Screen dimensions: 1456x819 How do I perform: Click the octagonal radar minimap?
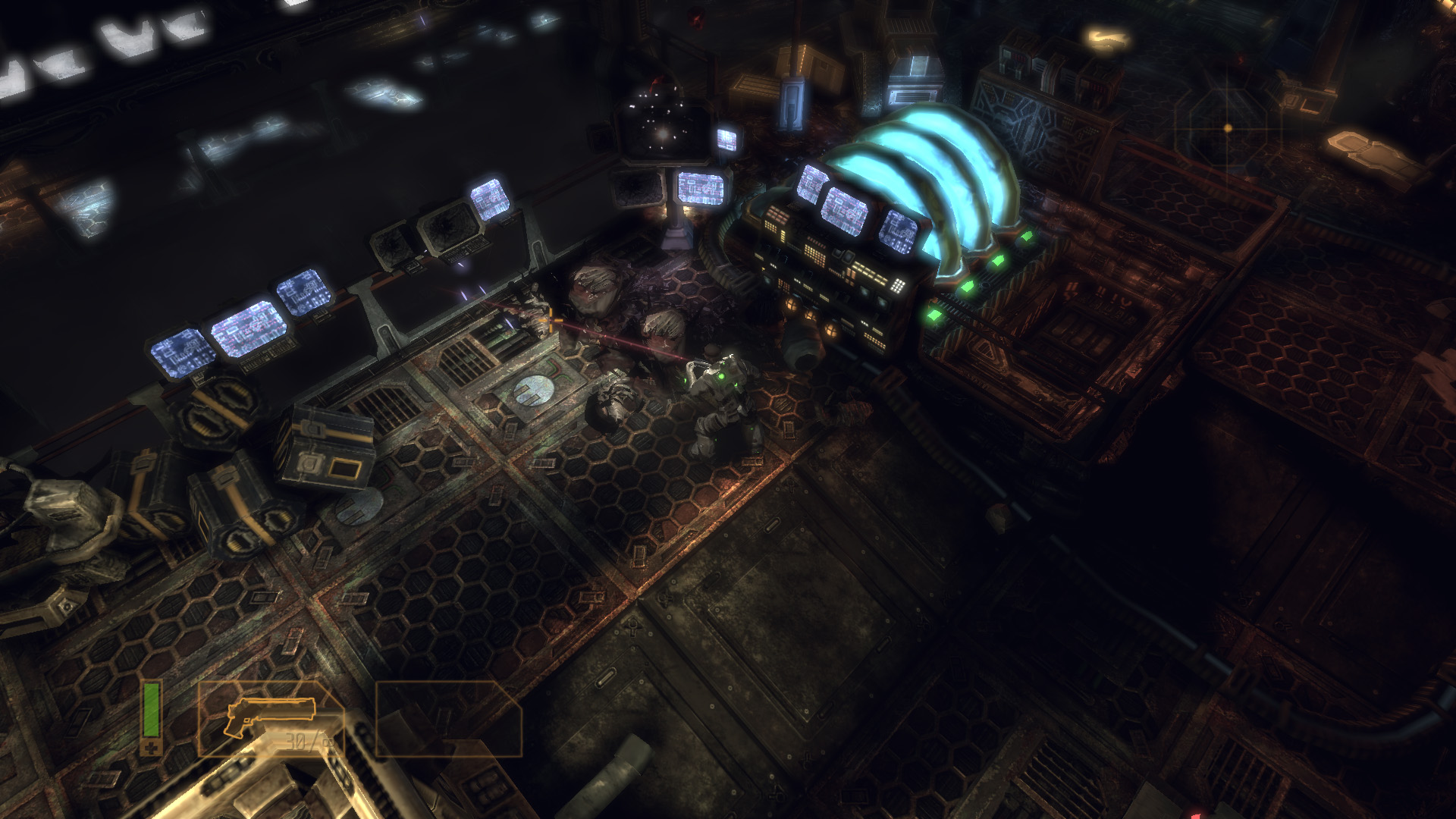1228,128
